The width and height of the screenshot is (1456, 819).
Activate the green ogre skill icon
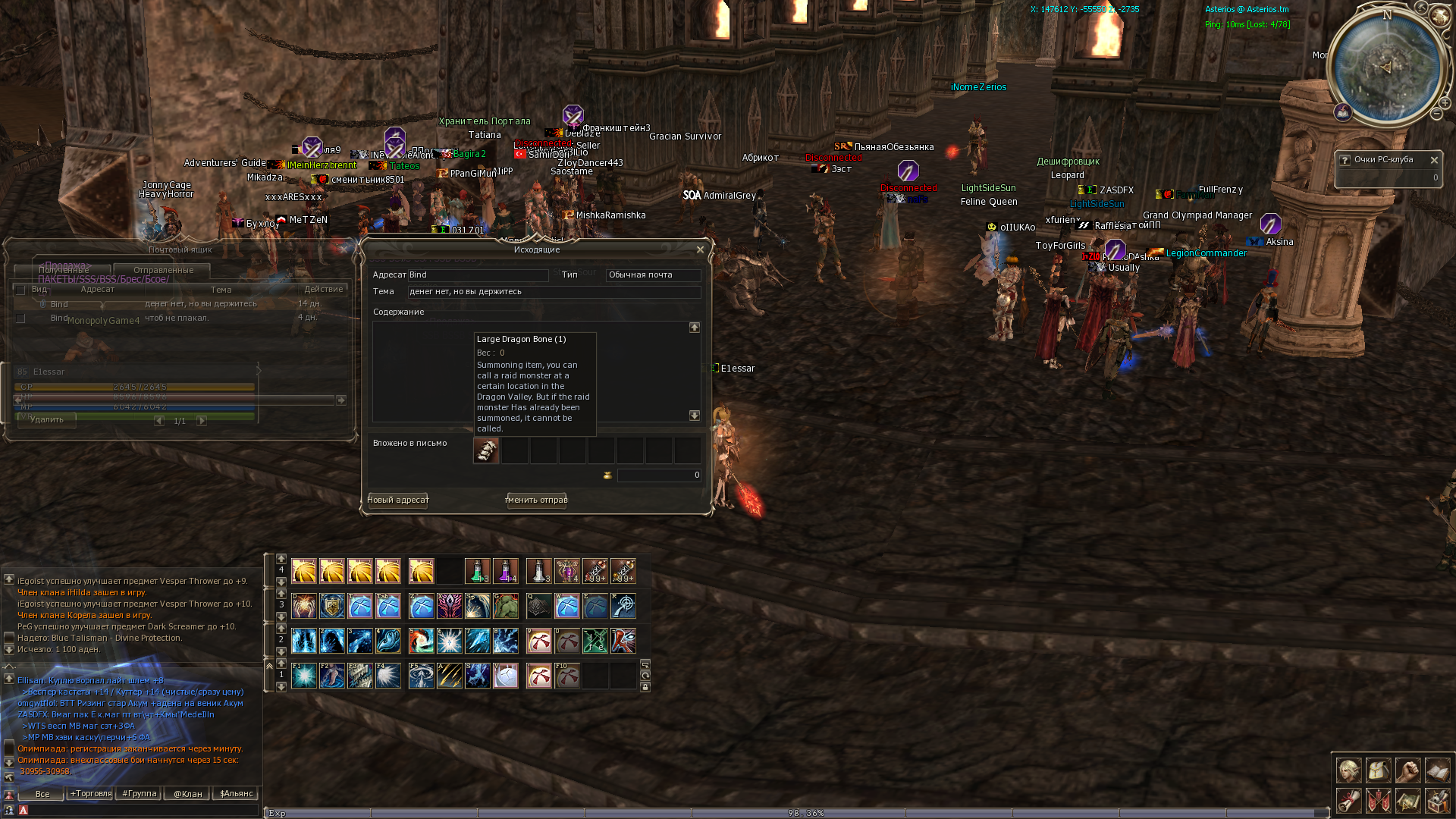[505, 606]
